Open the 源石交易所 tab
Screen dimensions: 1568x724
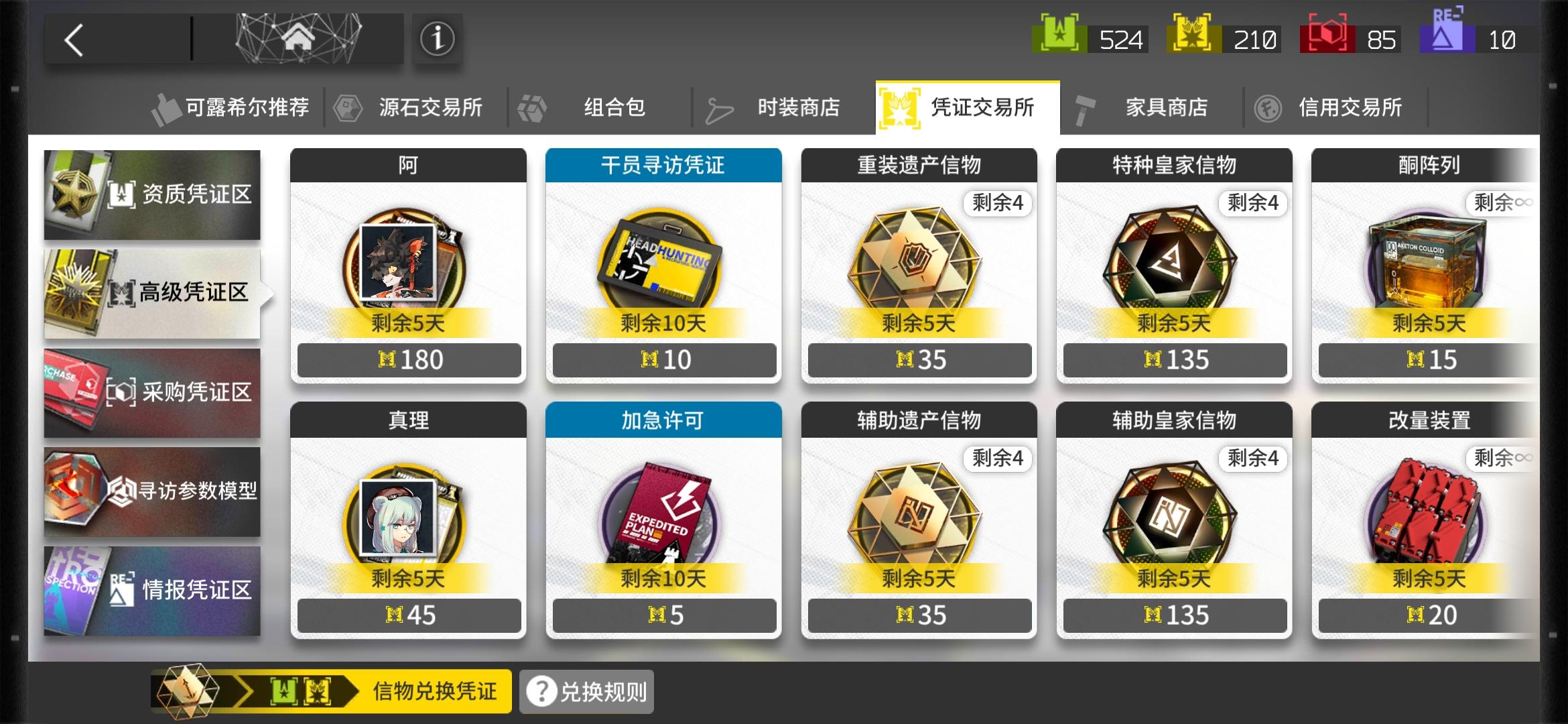coord(429,107)
